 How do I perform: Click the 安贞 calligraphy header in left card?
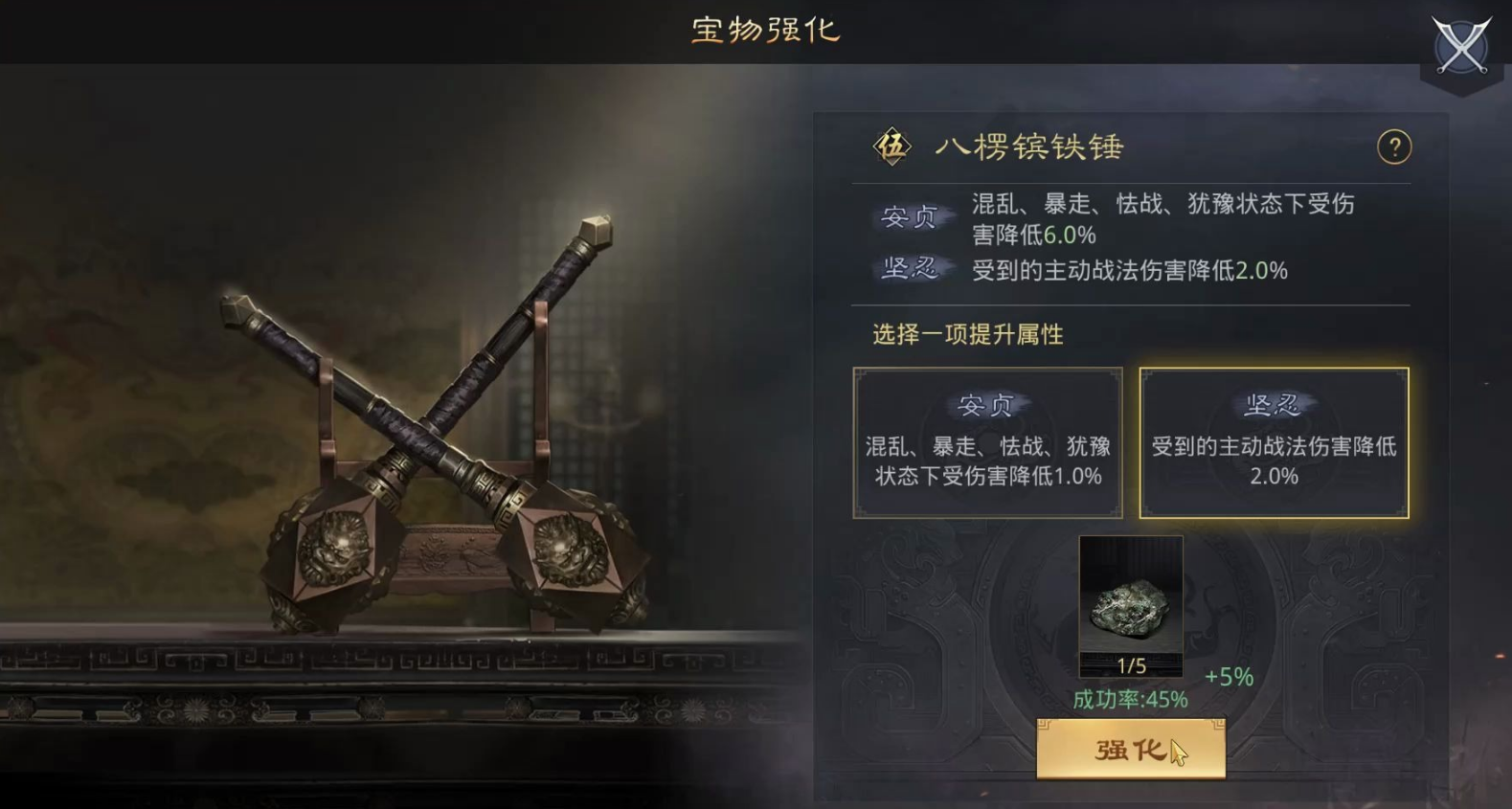point(987,402)
